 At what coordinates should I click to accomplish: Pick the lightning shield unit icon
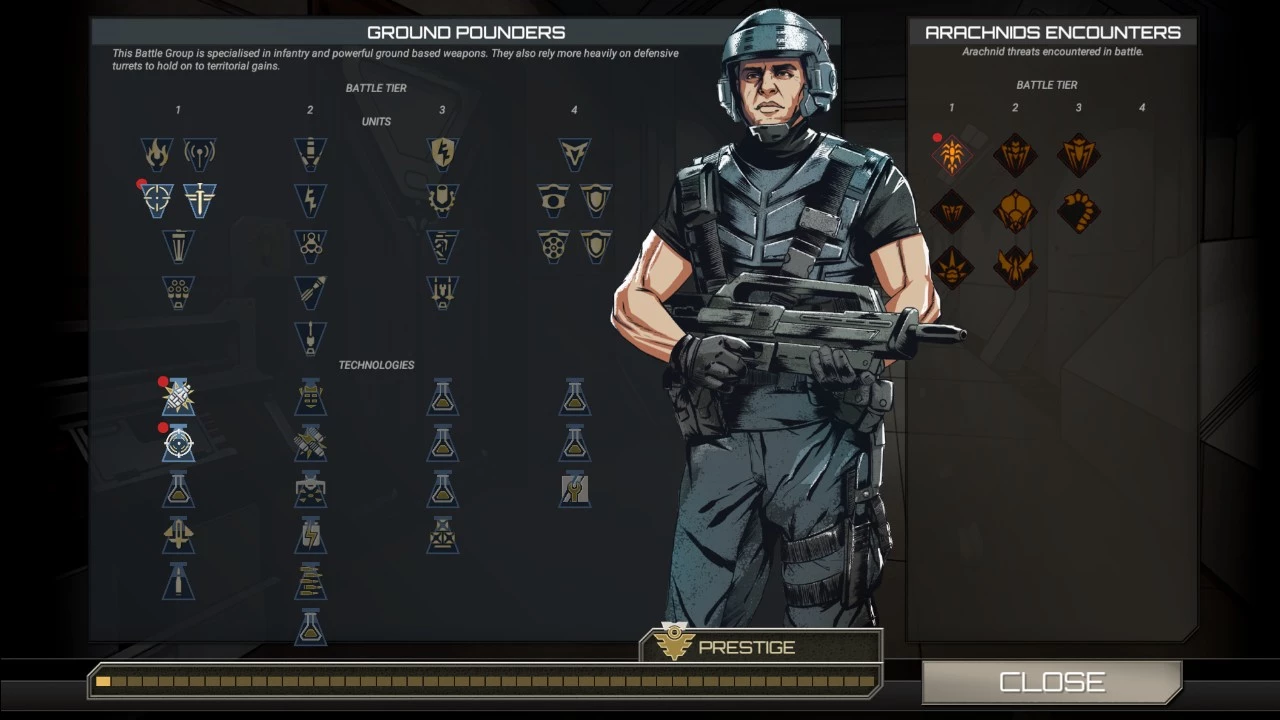[x=442, y=154]
